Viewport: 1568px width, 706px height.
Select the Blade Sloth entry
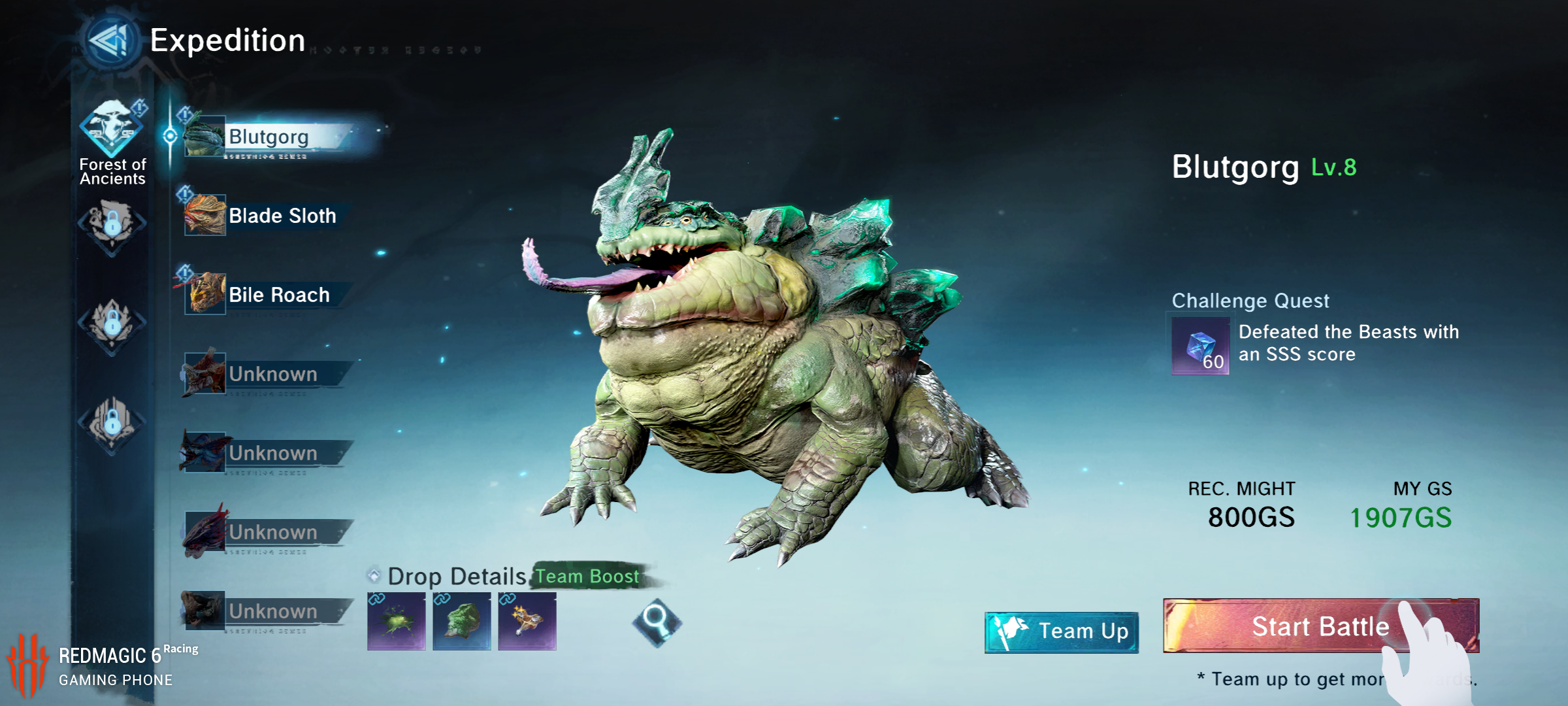[282, 216]
